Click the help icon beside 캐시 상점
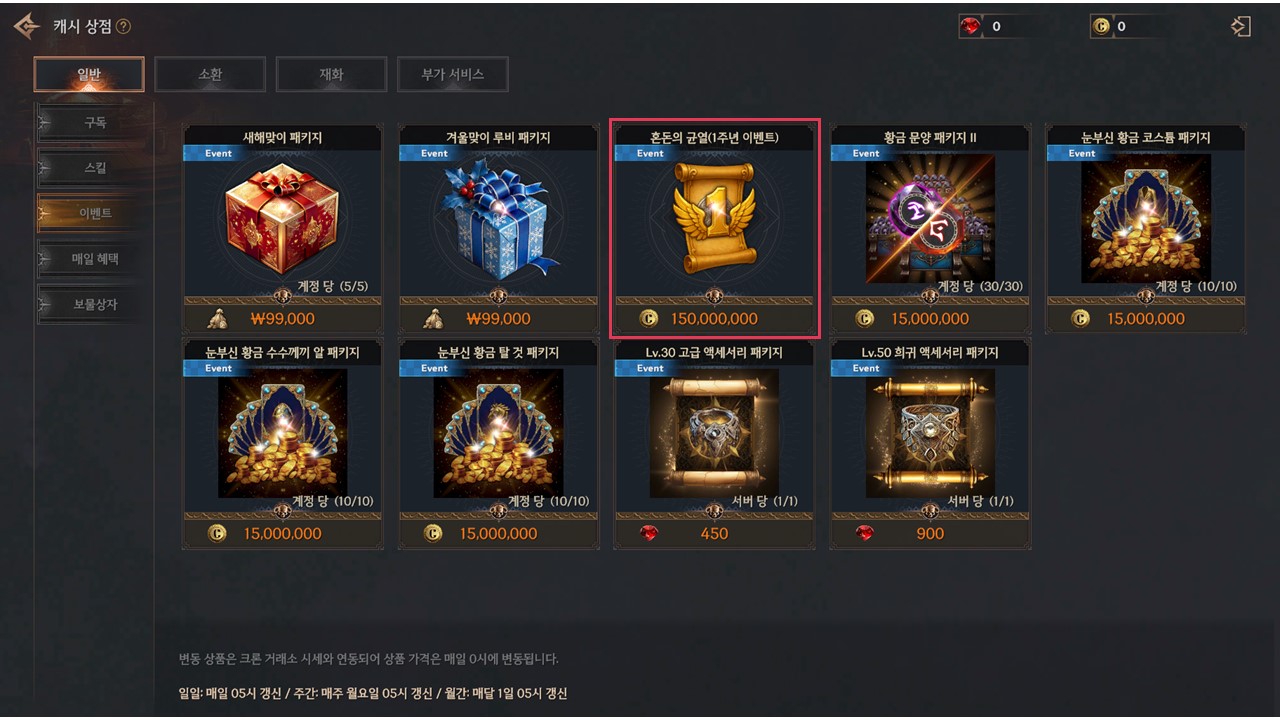Image resolution: width=1280 pixels, height=720 pixels. 123,27
